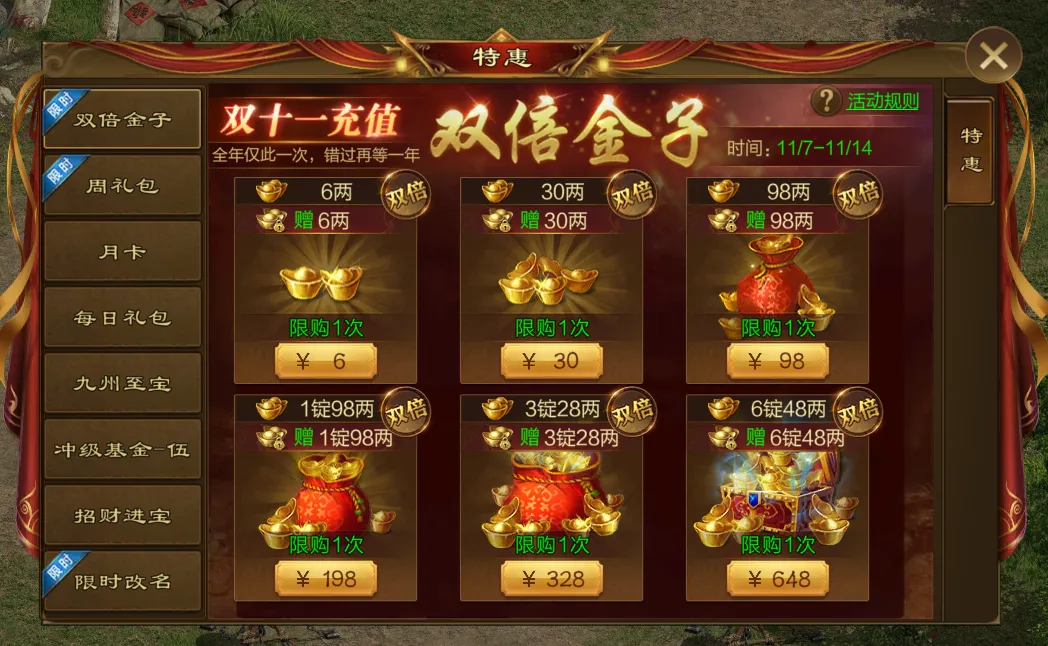Open the 冲级基金-伍 fund tab
Screen dimensions: 1048x646
tap(122, 450)
